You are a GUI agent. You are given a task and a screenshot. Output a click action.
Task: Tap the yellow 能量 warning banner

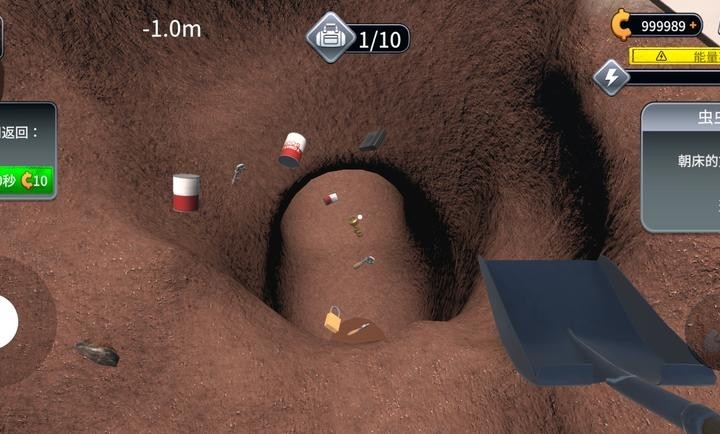pos(676,56)
